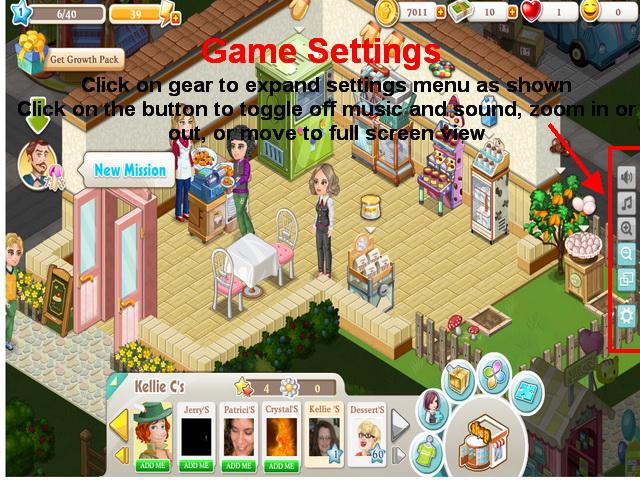Screen dimensions: 640x480
Task: Open the yellow box storage icon
Action: click(x=461, y=381)
